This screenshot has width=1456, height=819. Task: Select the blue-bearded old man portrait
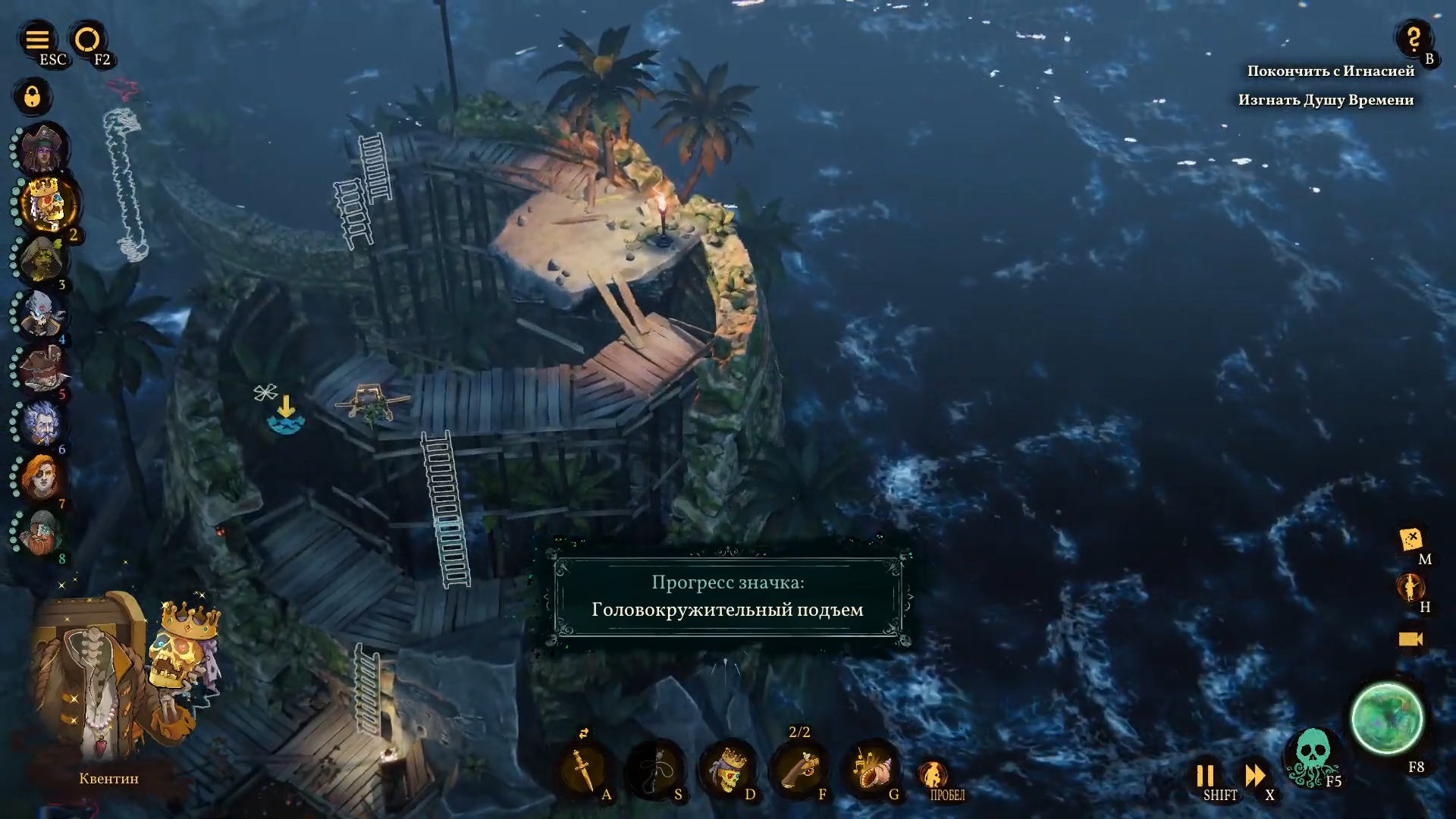click(42, 422)
